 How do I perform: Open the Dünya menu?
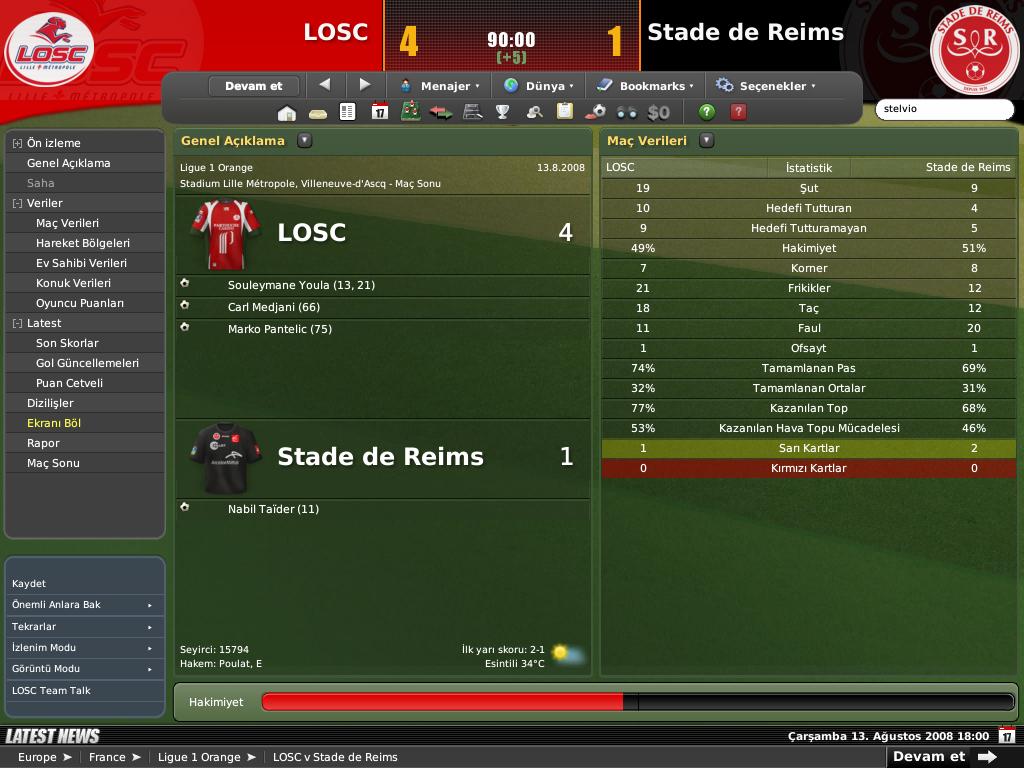[x=539, y=86]
